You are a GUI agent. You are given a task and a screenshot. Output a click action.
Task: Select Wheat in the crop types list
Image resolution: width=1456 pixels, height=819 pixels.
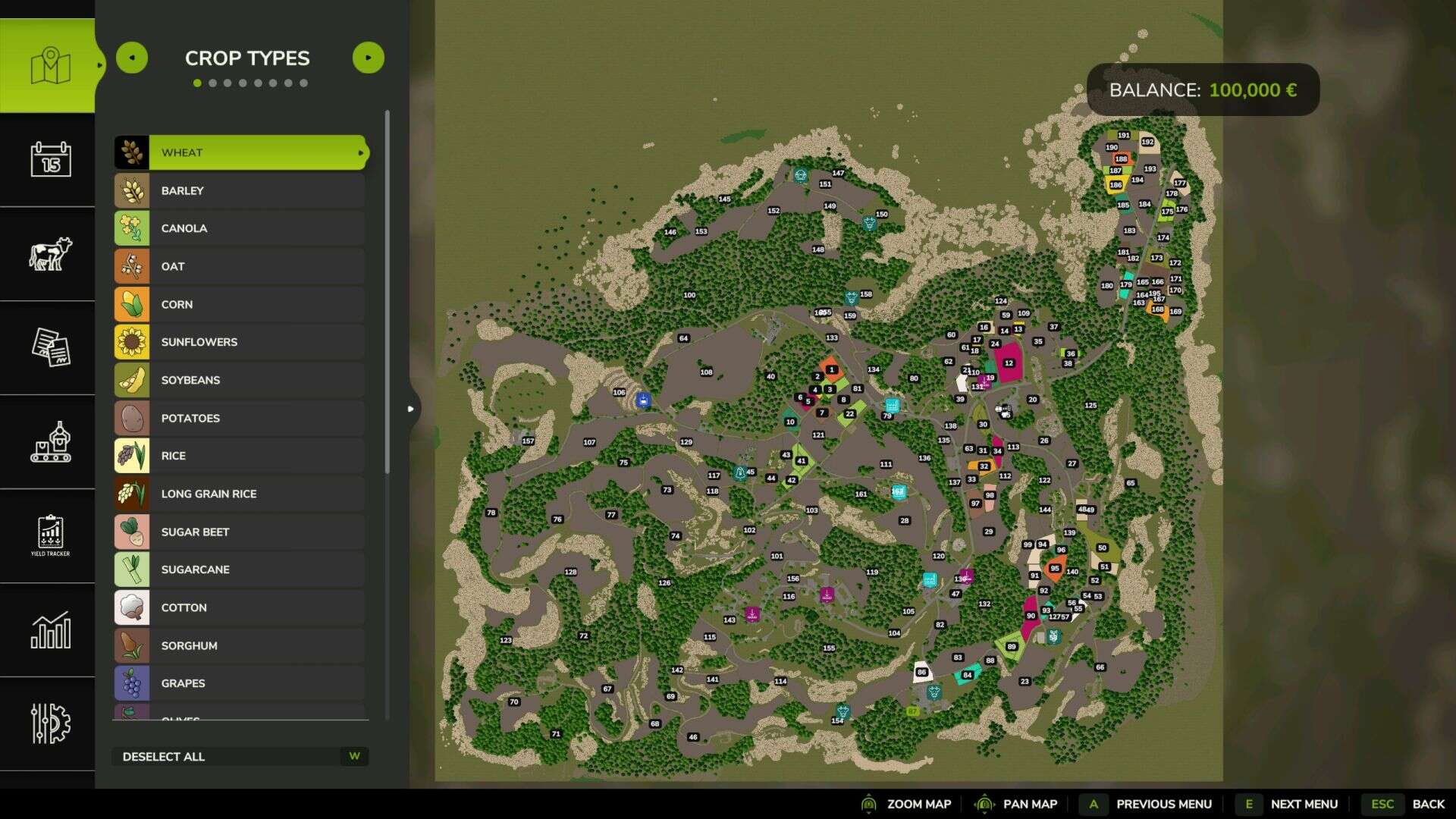tap(240, 152)
